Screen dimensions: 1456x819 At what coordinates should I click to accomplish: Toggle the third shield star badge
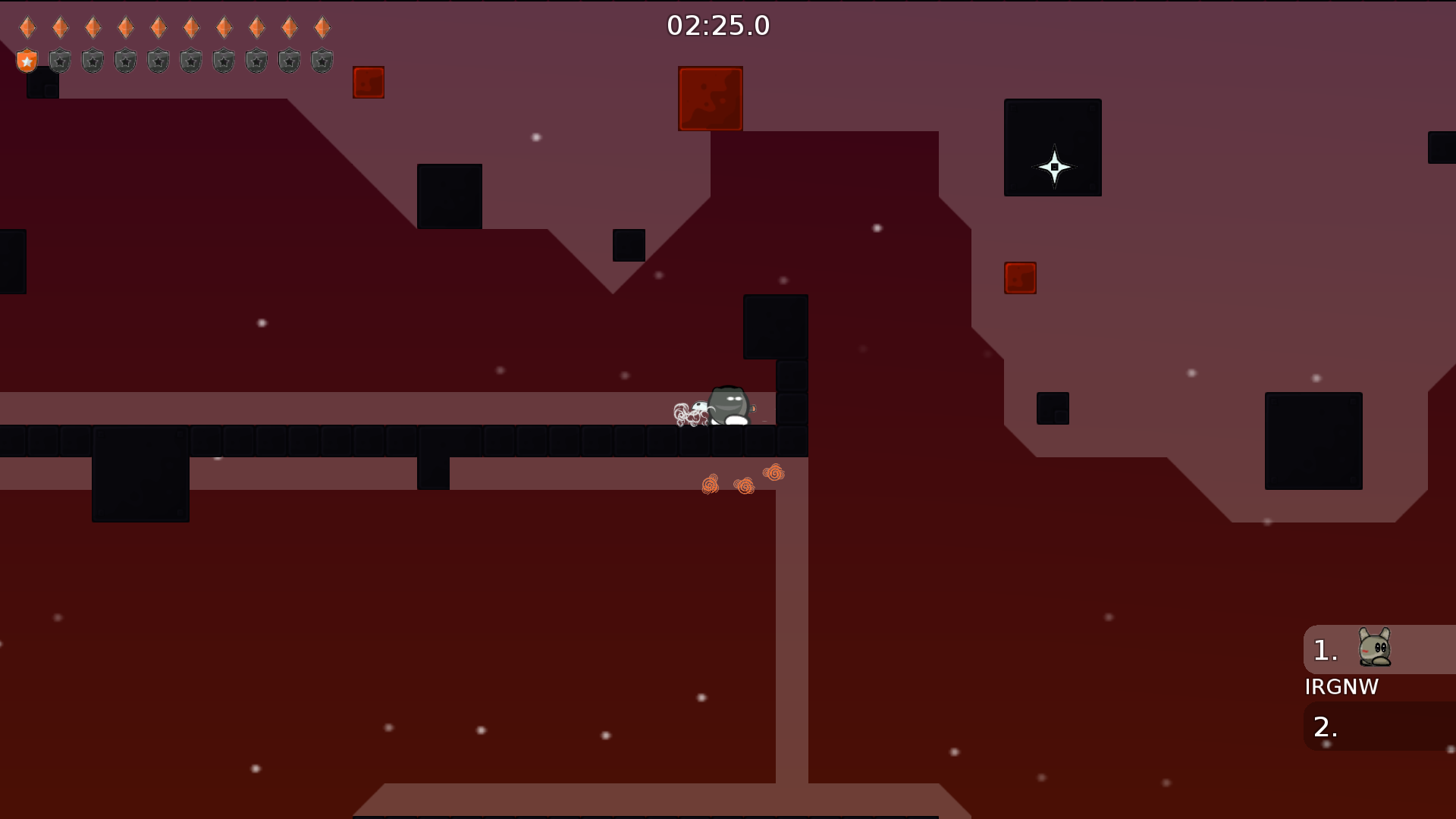tap(93, 61)
